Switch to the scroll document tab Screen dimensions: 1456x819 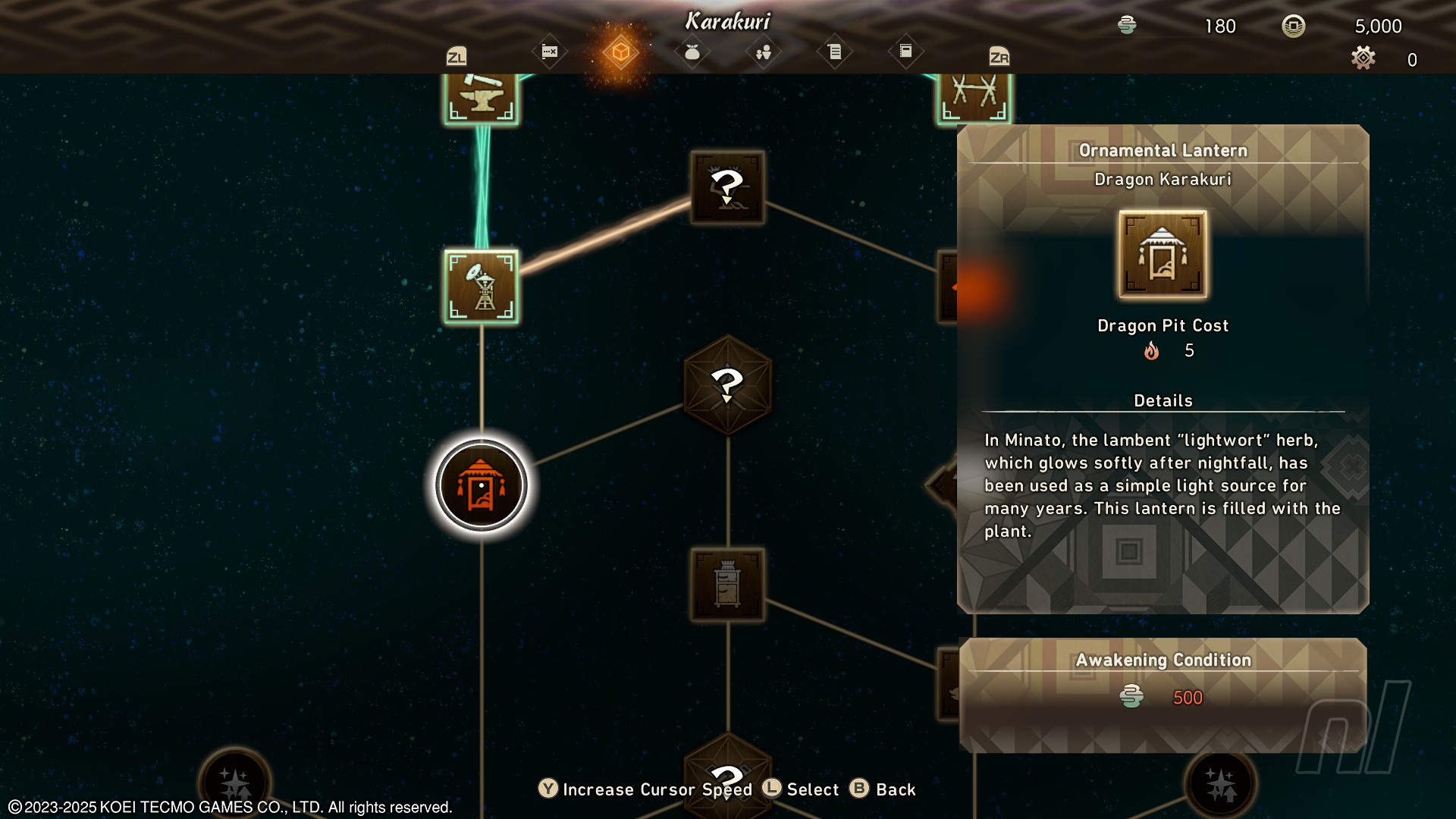834,52
